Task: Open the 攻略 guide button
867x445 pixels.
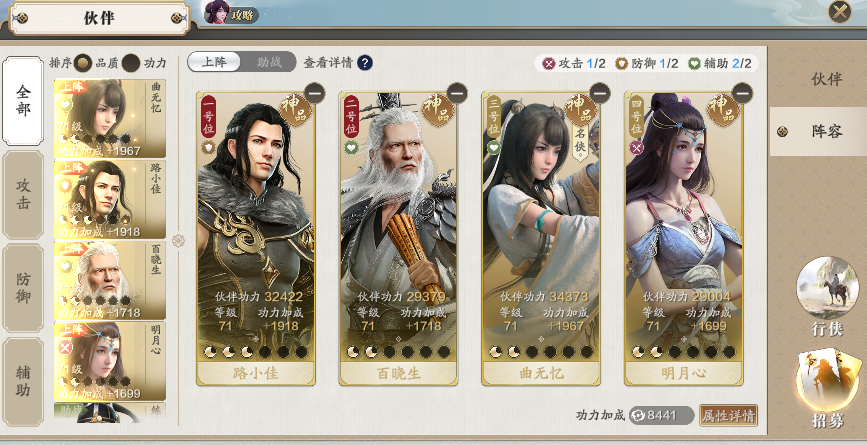Action: 231,13
